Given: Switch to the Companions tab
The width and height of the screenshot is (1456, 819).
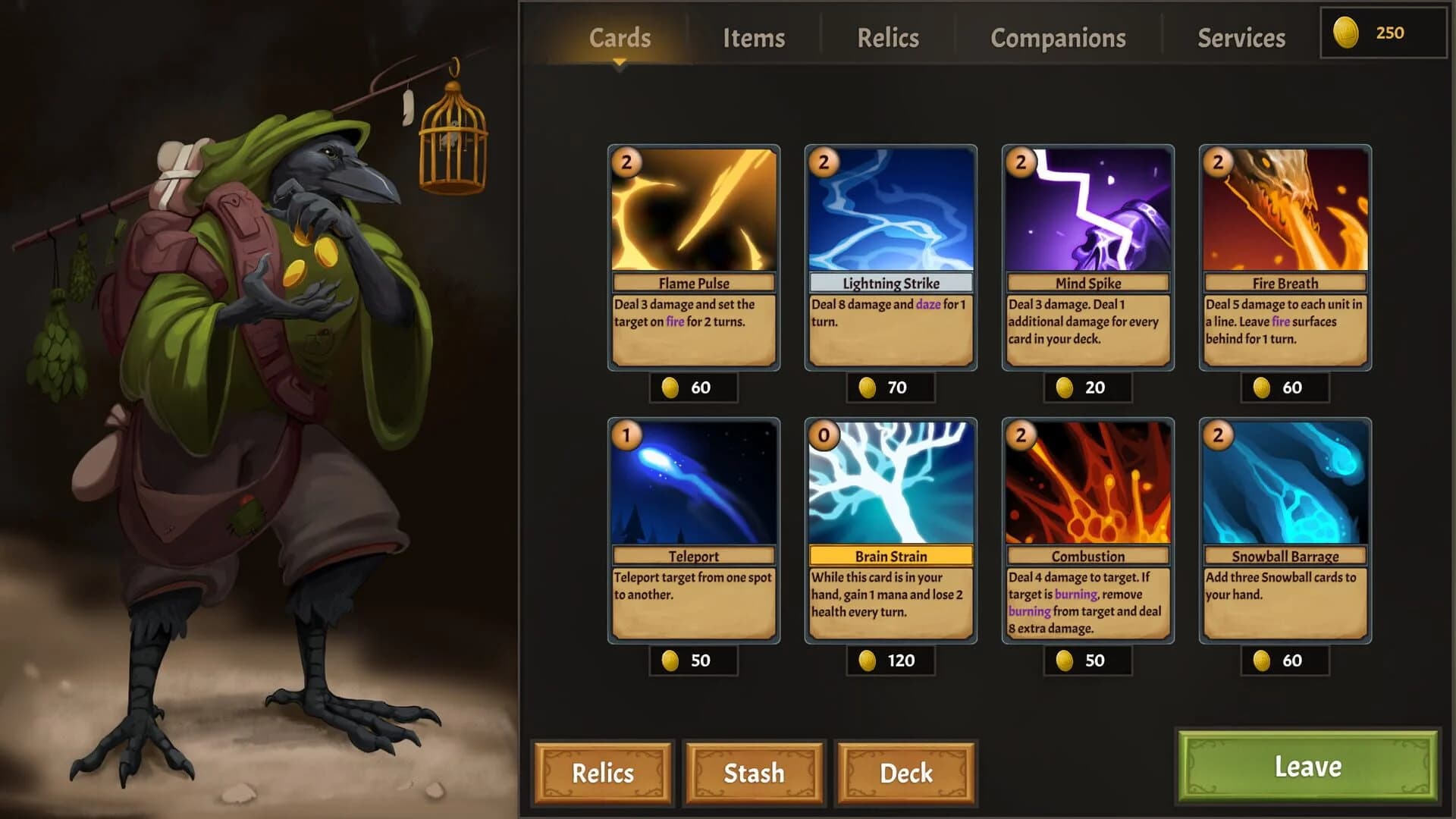Looking at the screenshot, I should pyautogui.click(x=1057, y=37).
